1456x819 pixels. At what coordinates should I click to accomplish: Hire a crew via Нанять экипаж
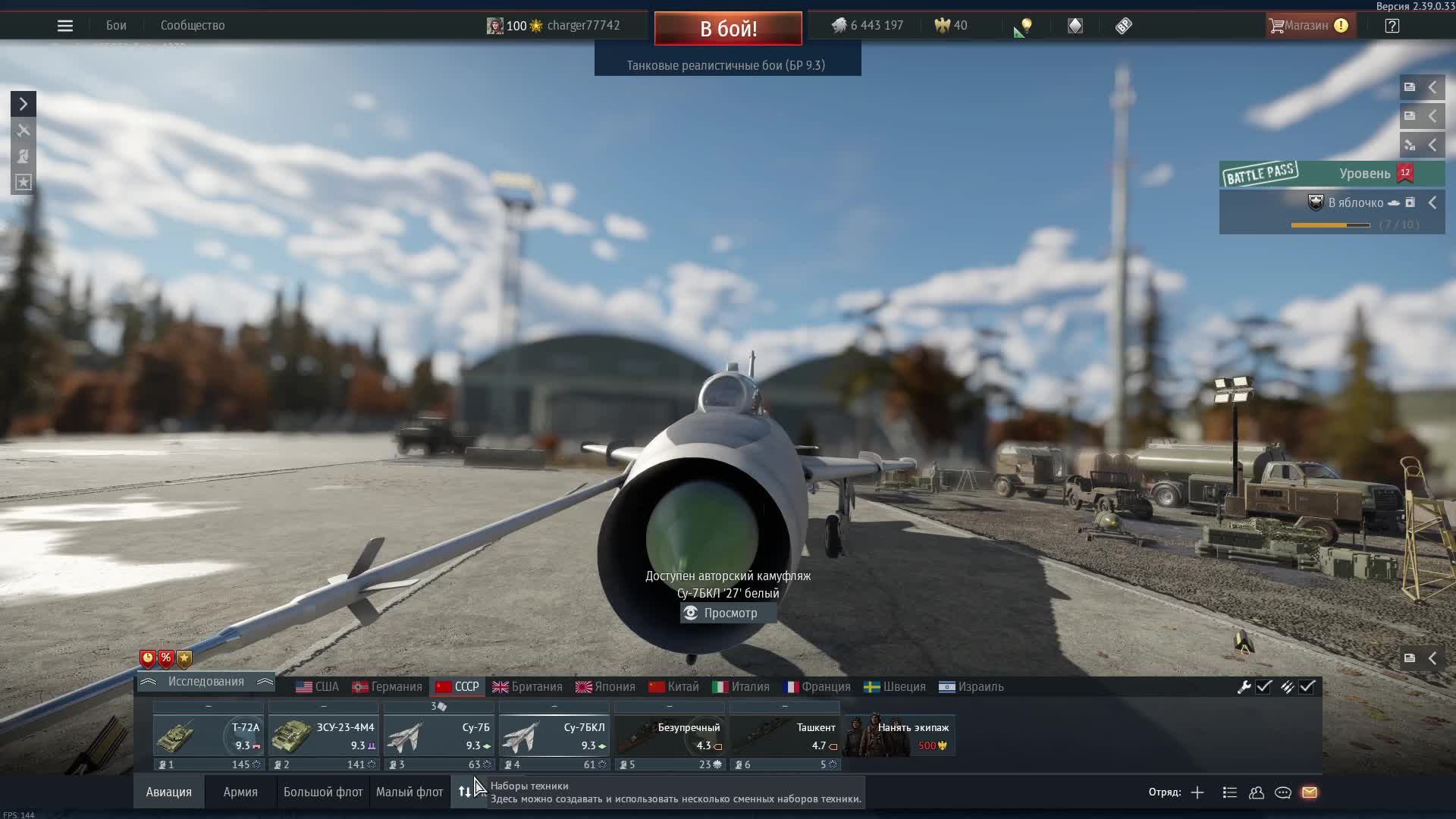pos(900,736)
